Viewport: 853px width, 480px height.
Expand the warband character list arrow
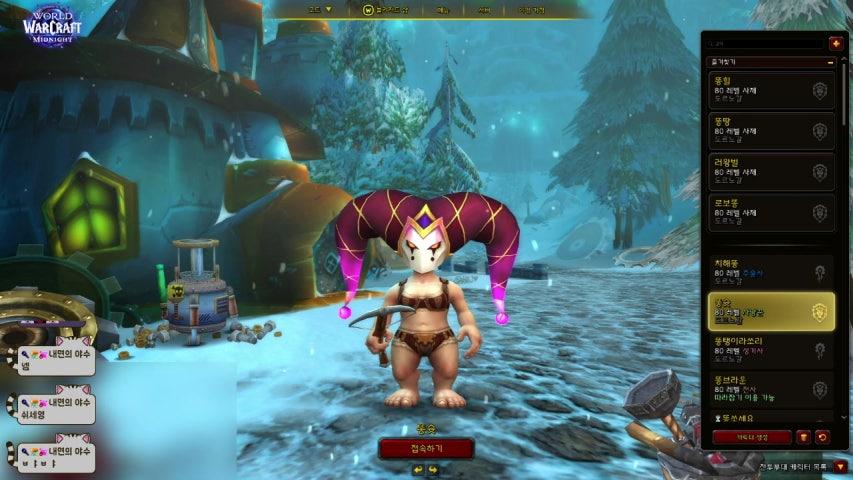point(839,466)
